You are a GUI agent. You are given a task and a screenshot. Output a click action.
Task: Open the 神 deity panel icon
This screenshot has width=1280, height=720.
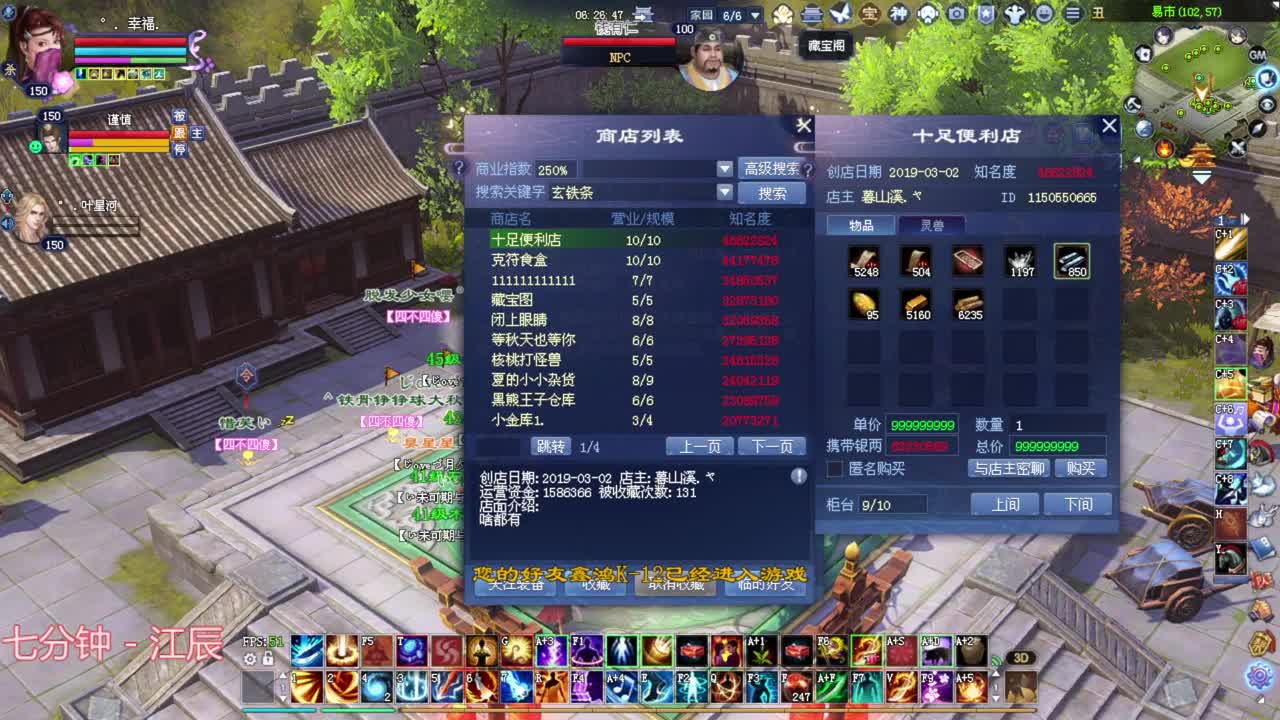(x=899, y=14)
